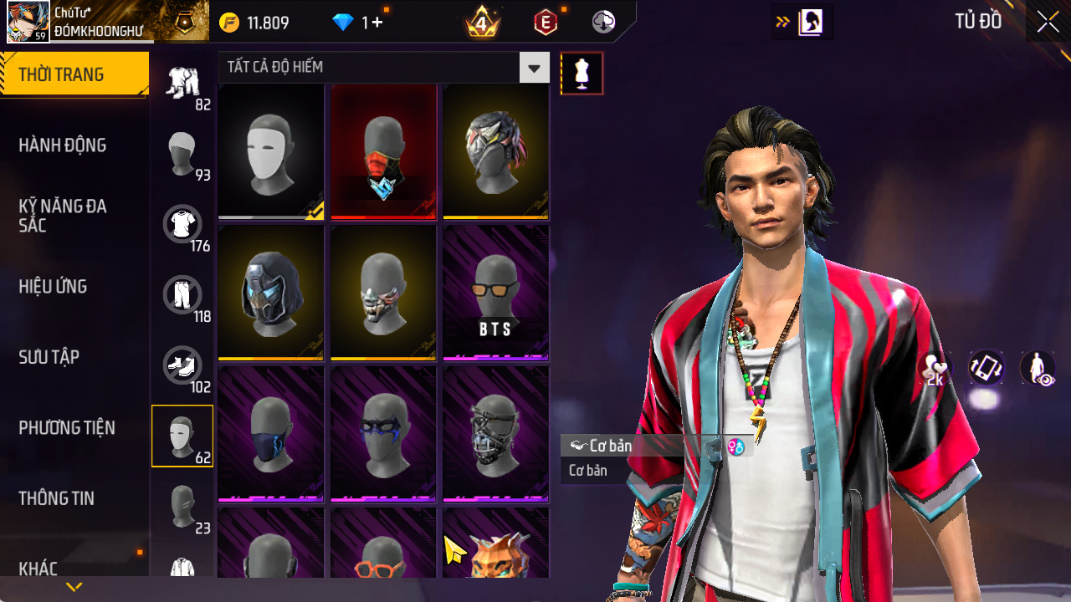Select the BTS orange sunglasses mask
This screenshot has height=602, width=1071.
pyautogui.click(x=495, y=291)
